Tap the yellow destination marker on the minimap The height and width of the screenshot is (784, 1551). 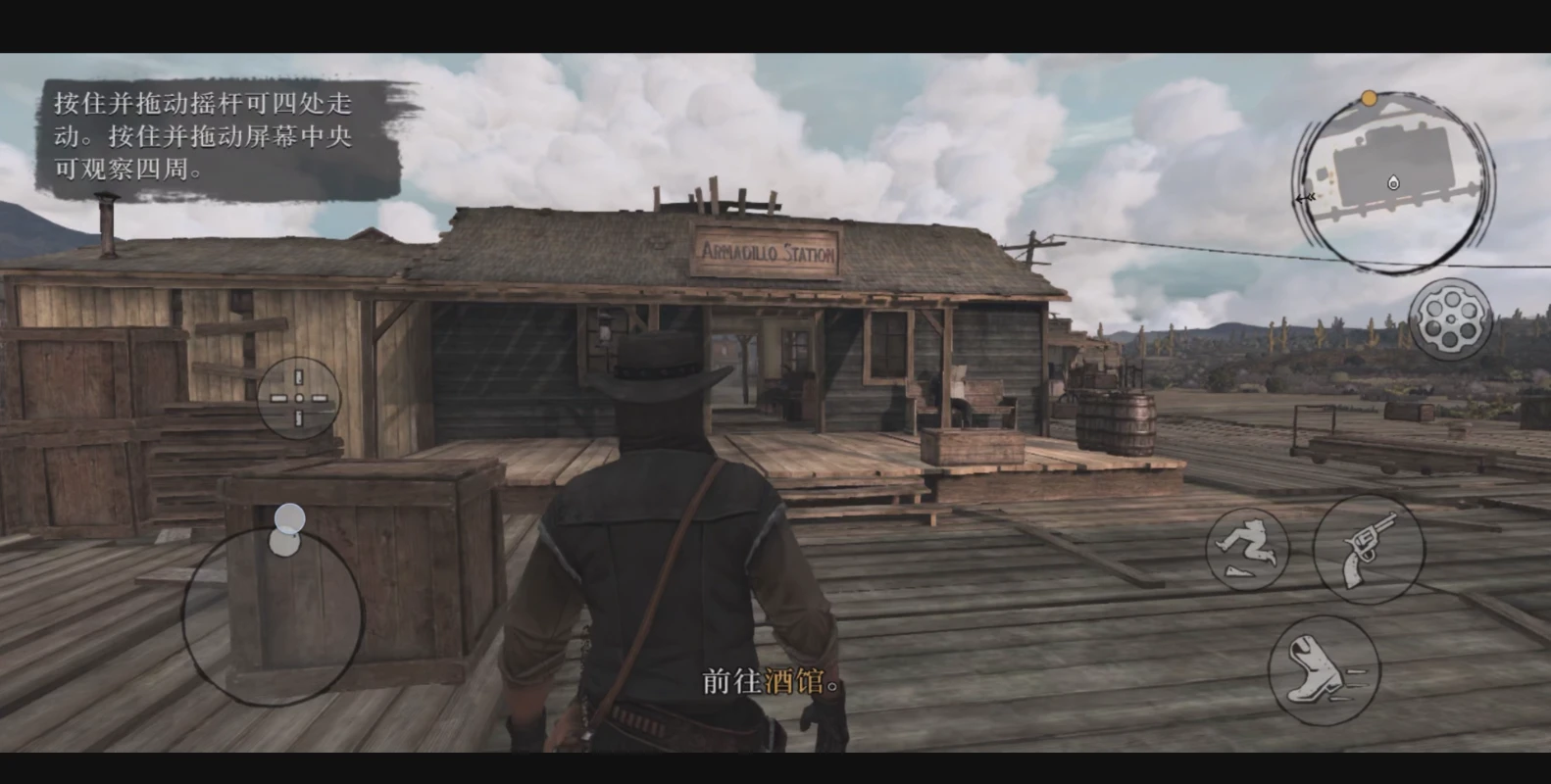pyautogui.click(x=1369, y=97)
